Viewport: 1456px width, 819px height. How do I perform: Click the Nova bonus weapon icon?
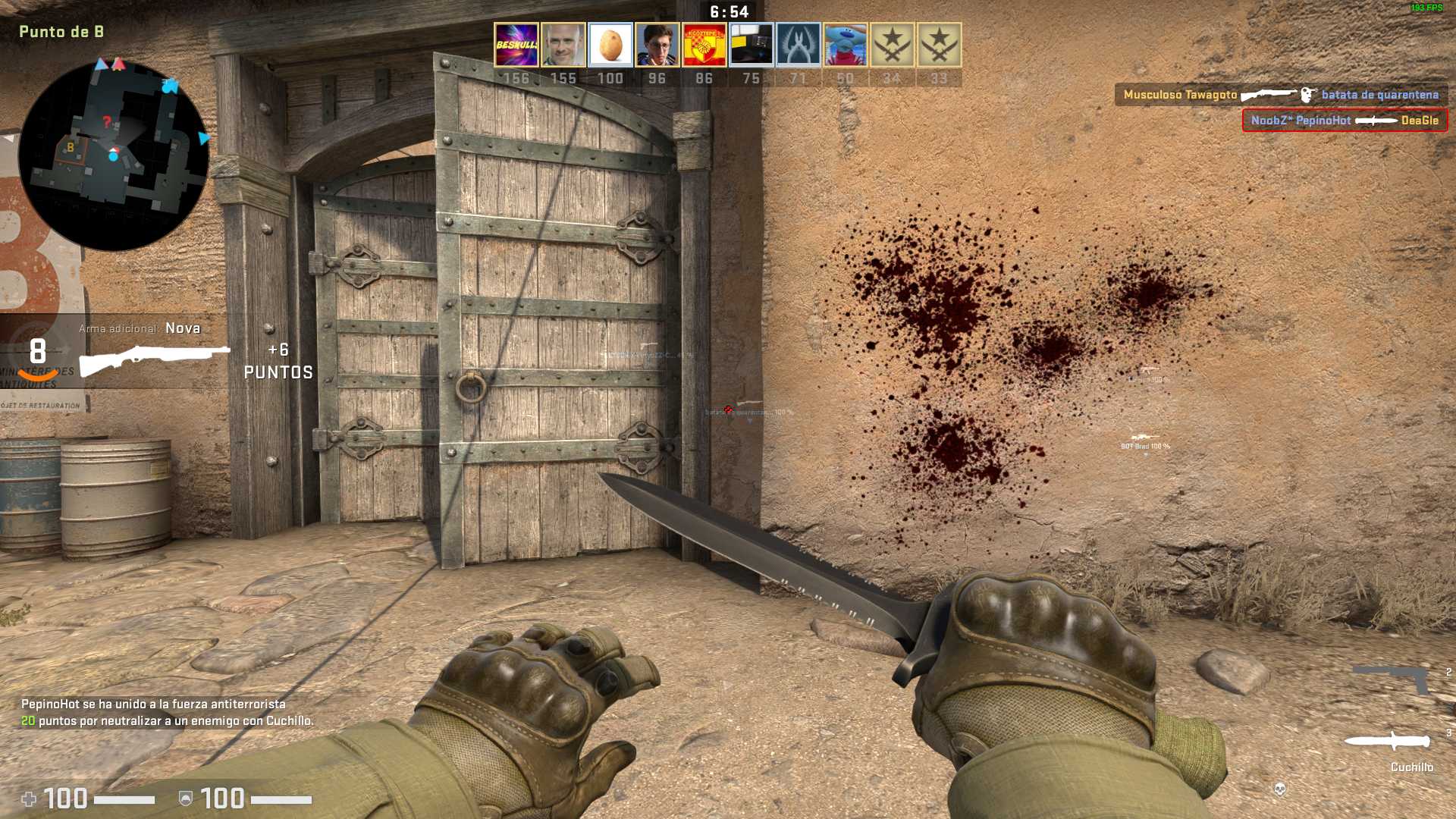[x=155, y=359]
